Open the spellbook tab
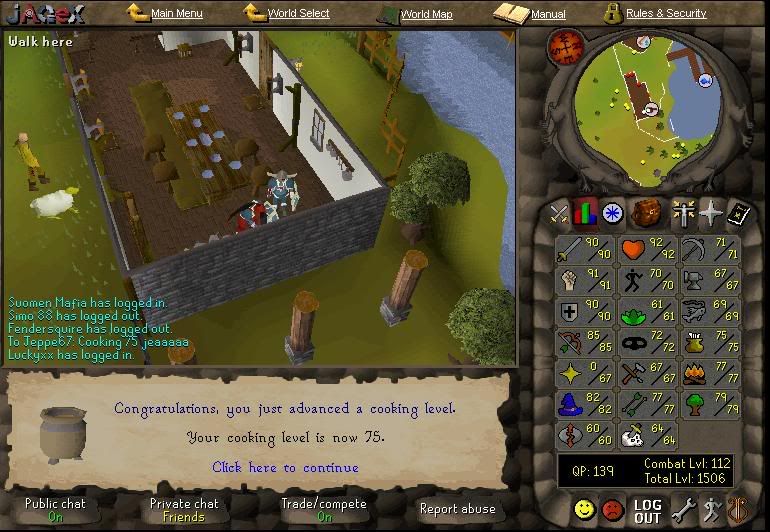The image size is (770, 532). coord(737,213)
